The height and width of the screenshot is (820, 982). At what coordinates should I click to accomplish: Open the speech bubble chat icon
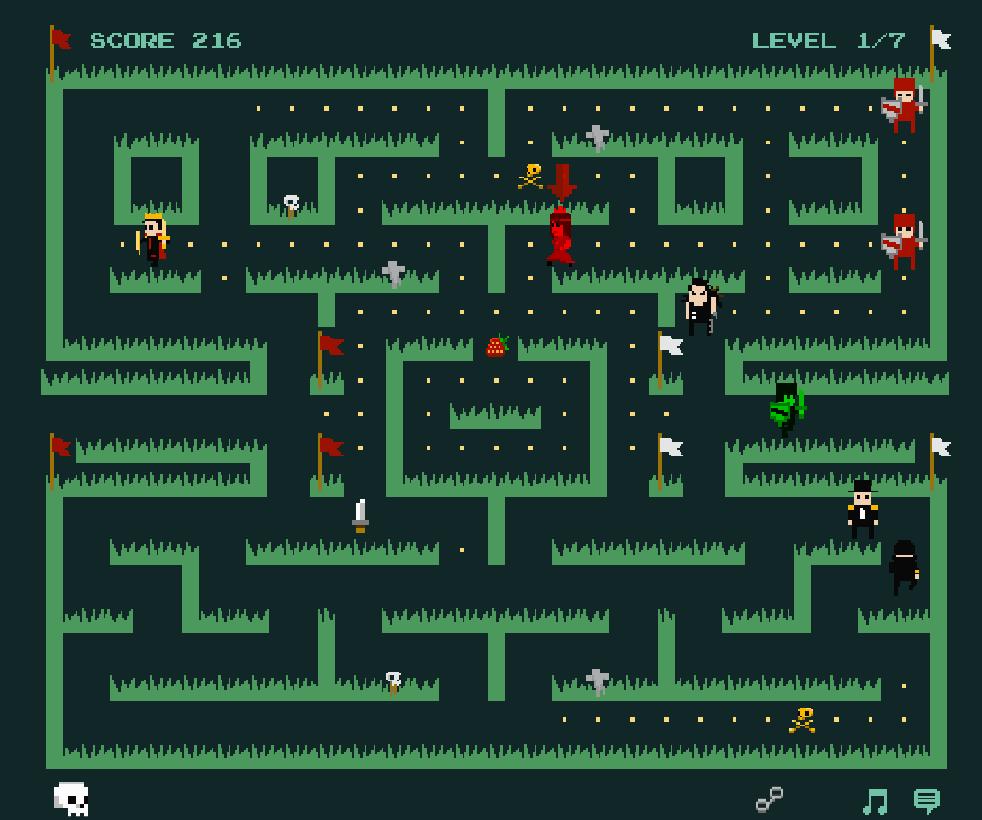(927, 801)
